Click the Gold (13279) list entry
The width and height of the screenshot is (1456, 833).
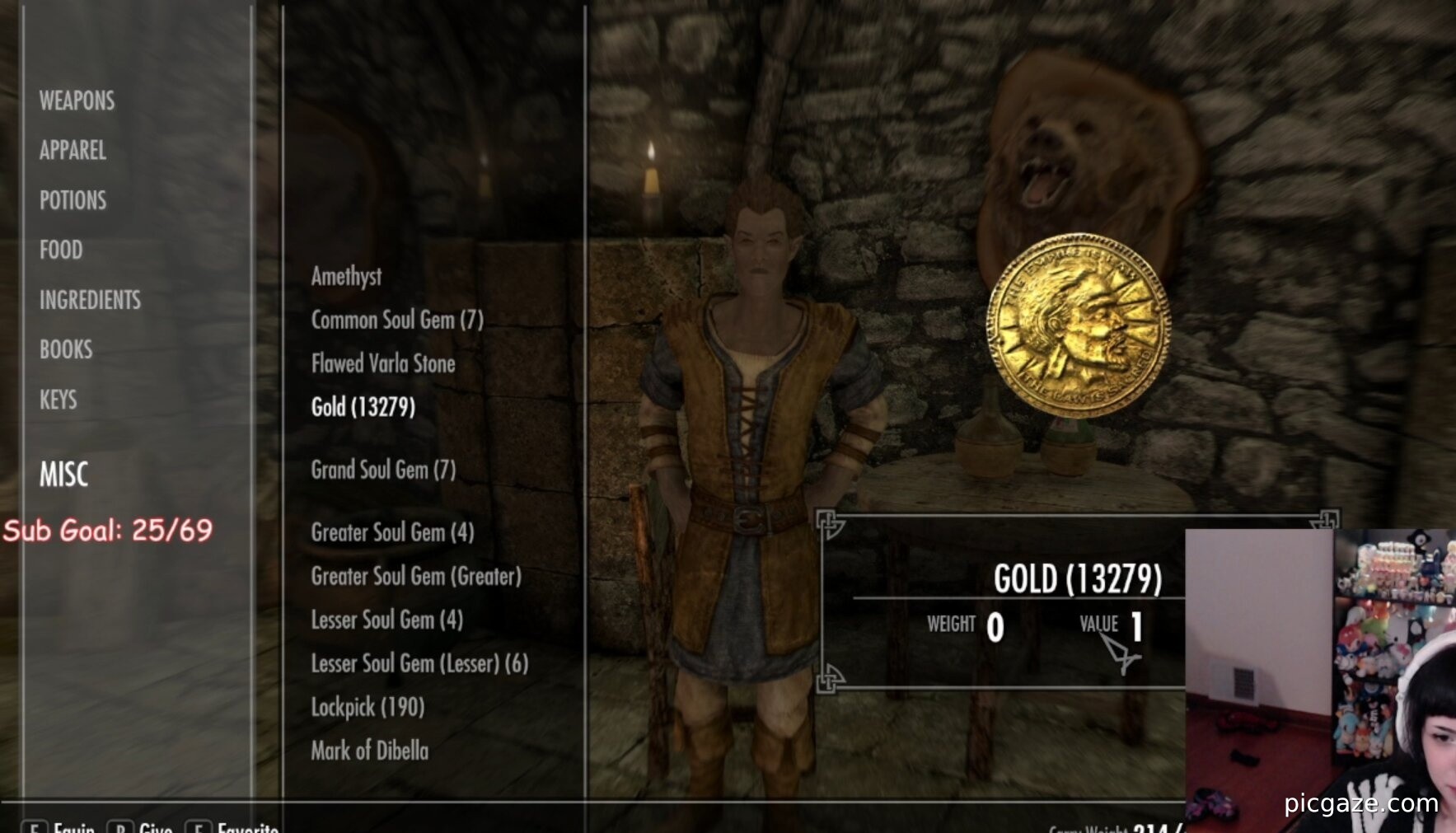(363, 407)
